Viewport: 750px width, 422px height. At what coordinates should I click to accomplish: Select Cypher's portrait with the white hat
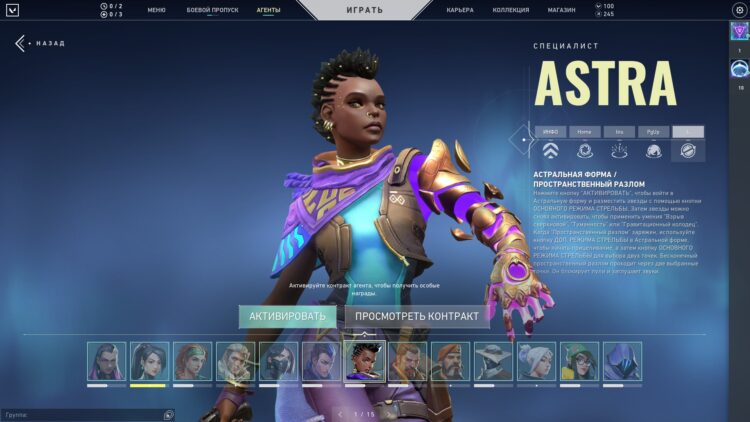tap(493, 362)
